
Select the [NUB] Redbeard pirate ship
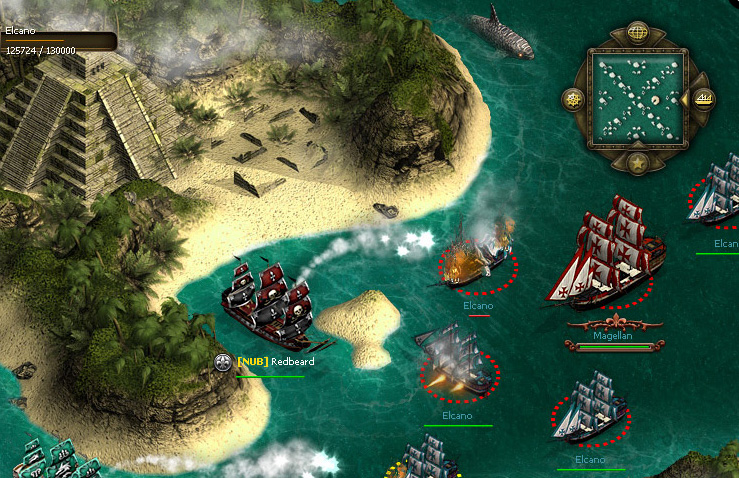pos(267,304)
